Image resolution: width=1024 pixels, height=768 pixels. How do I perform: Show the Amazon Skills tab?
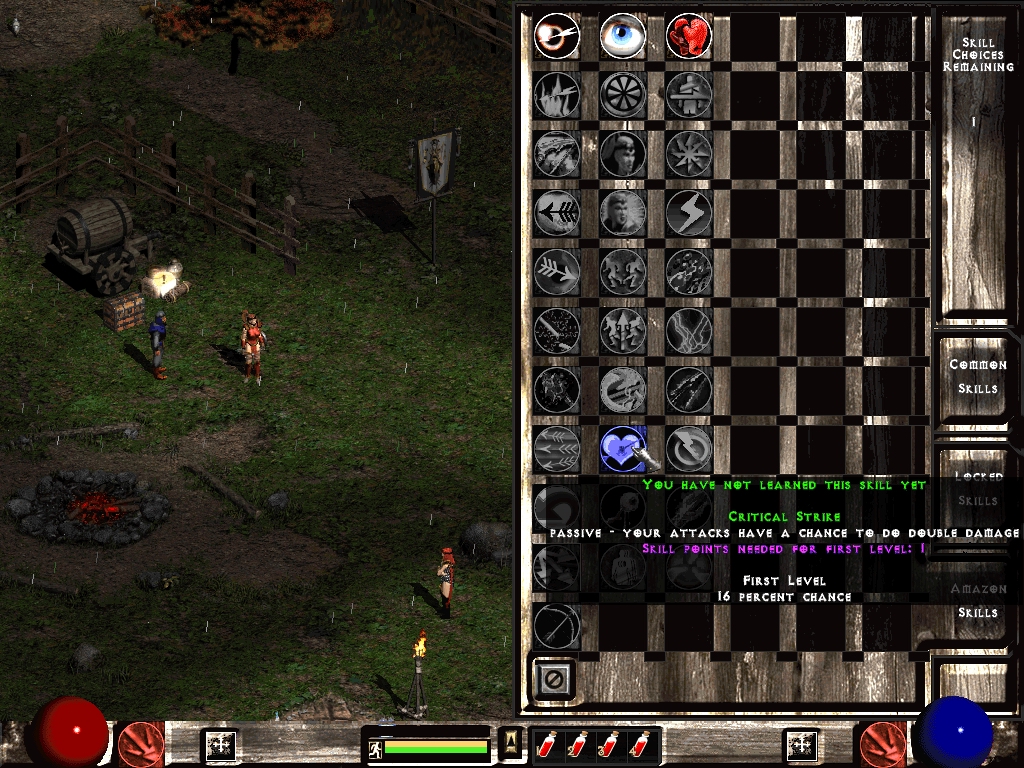(977, 601)
